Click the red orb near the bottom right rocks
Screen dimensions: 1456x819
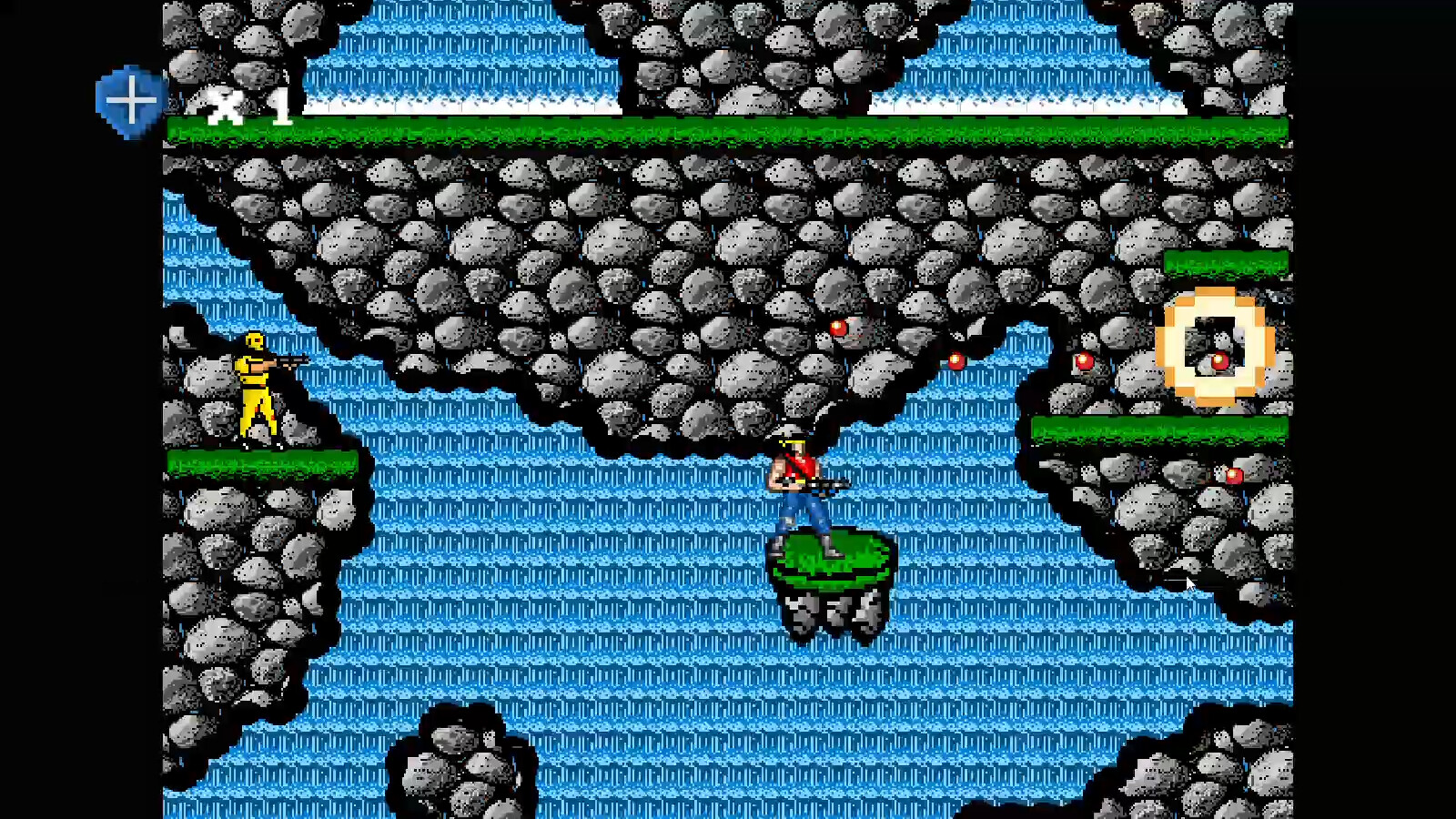1235,473
